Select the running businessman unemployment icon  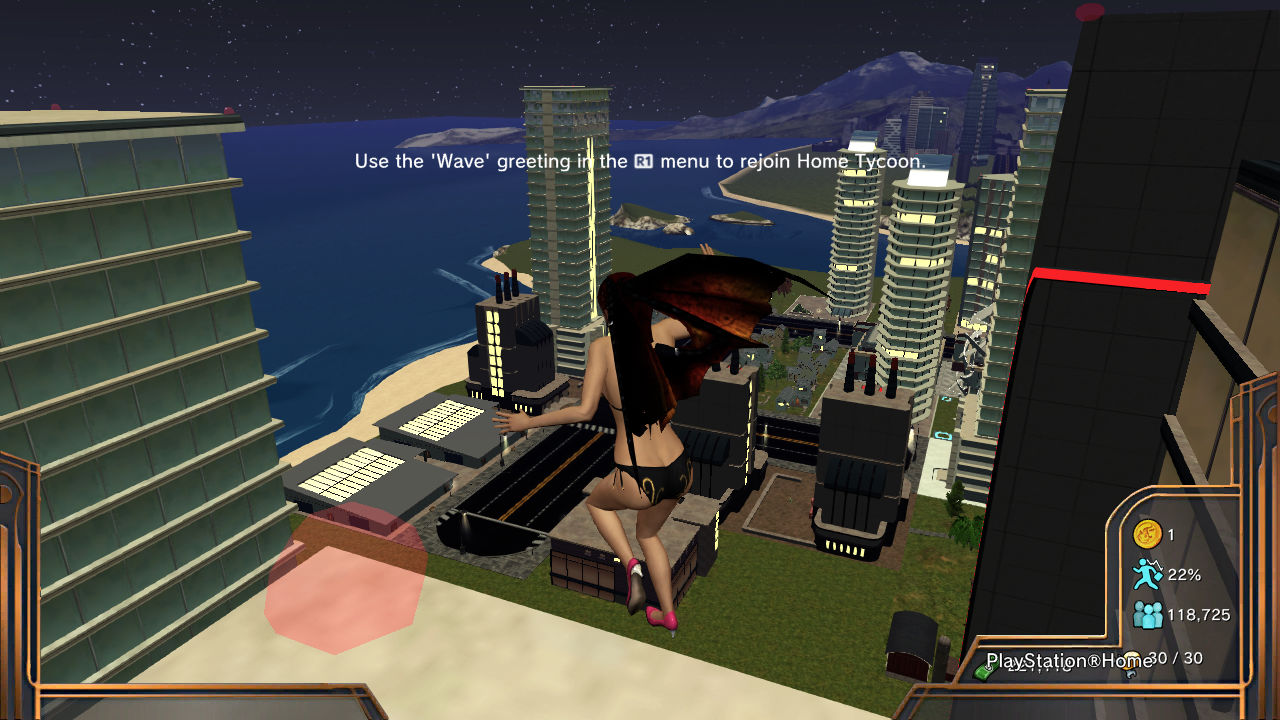(x=1146, y=574)
